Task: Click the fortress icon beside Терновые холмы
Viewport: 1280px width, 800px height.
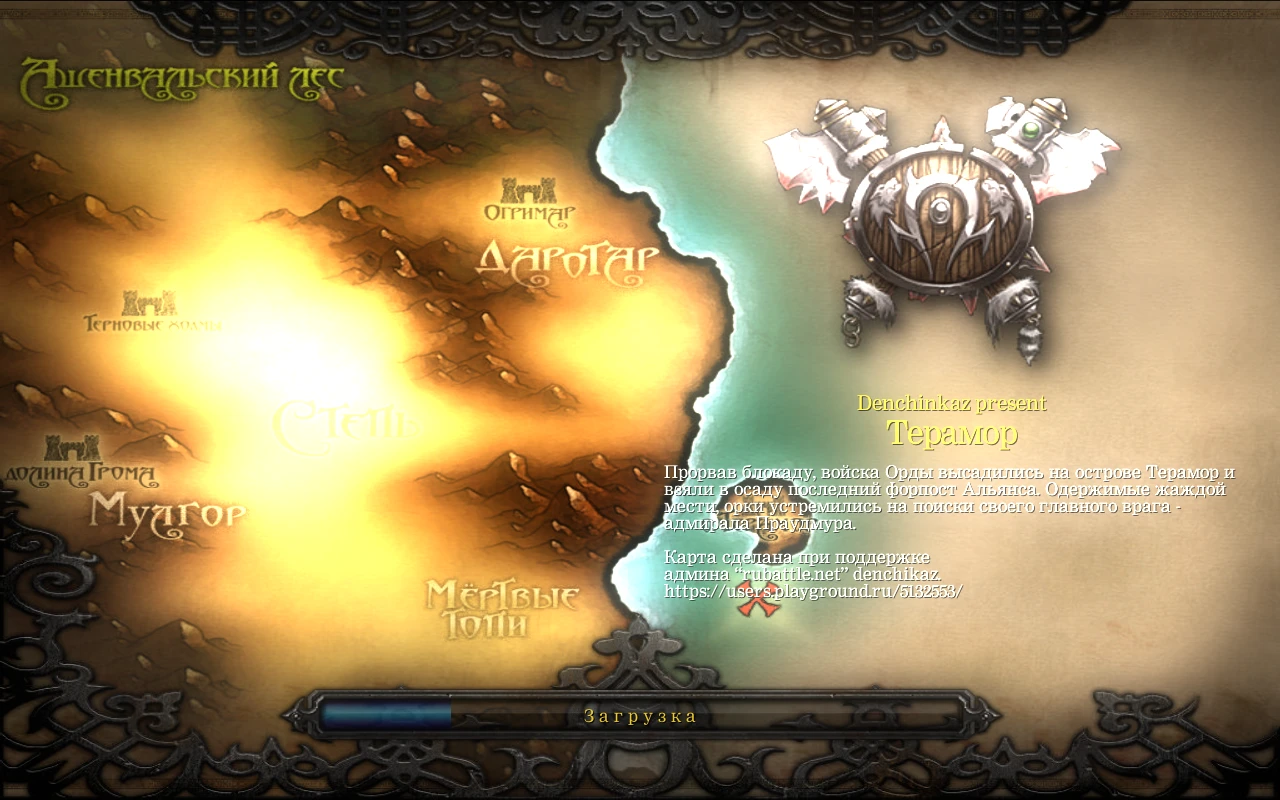Action: (150, 305)
